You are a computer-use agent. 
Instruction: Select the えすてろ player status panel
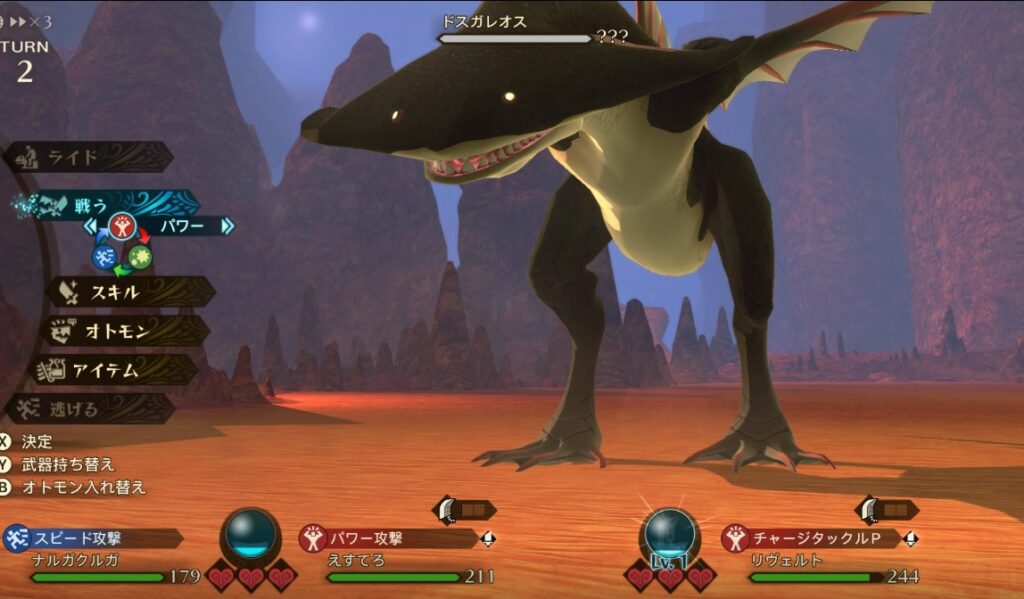click(x=398, y=558)
